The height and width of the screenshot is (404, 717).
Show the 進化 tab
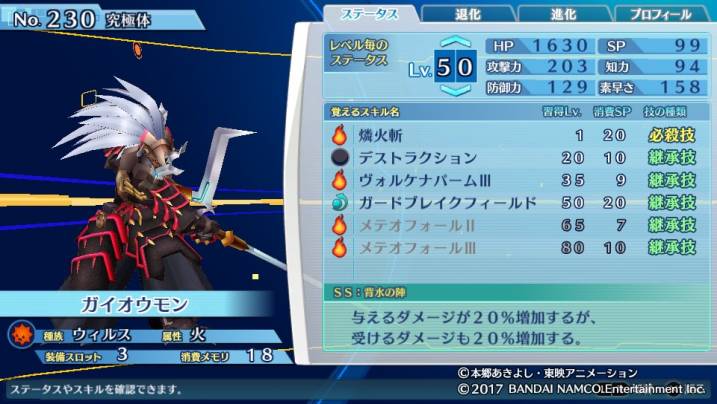coord(564,14)
